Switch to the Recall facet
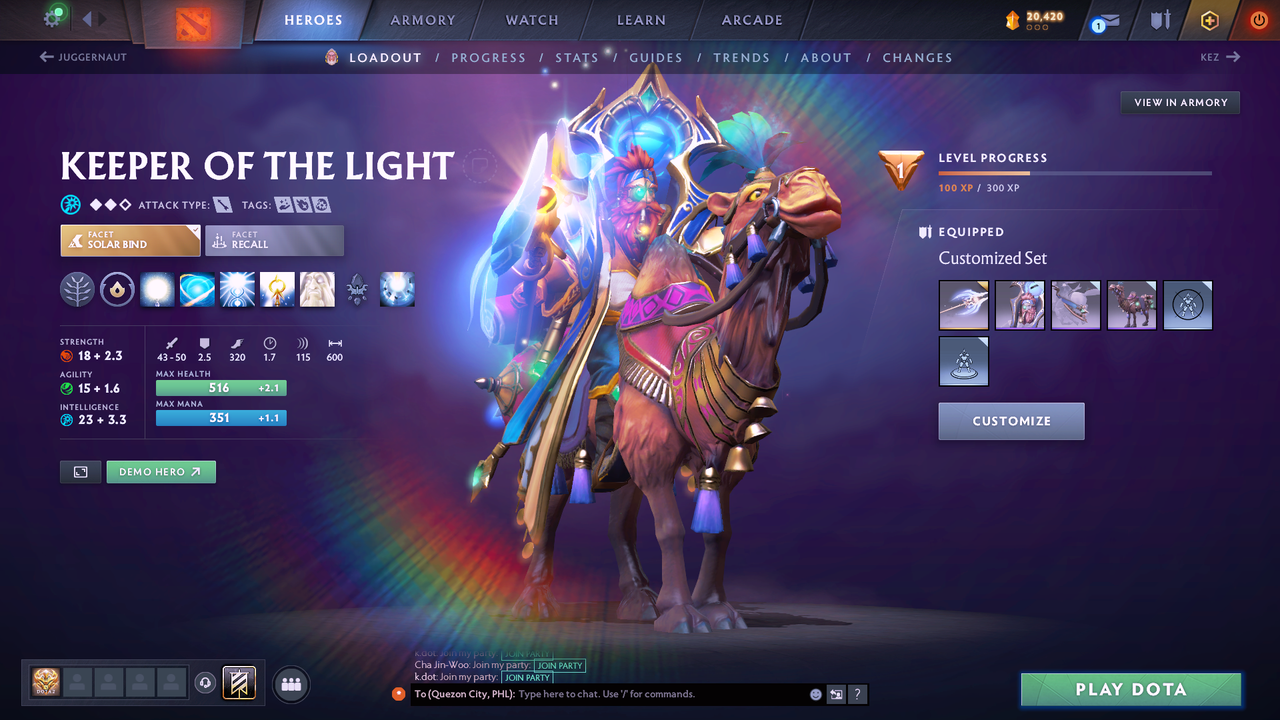This screenshot has width=1280, height=720. point(274,240)
